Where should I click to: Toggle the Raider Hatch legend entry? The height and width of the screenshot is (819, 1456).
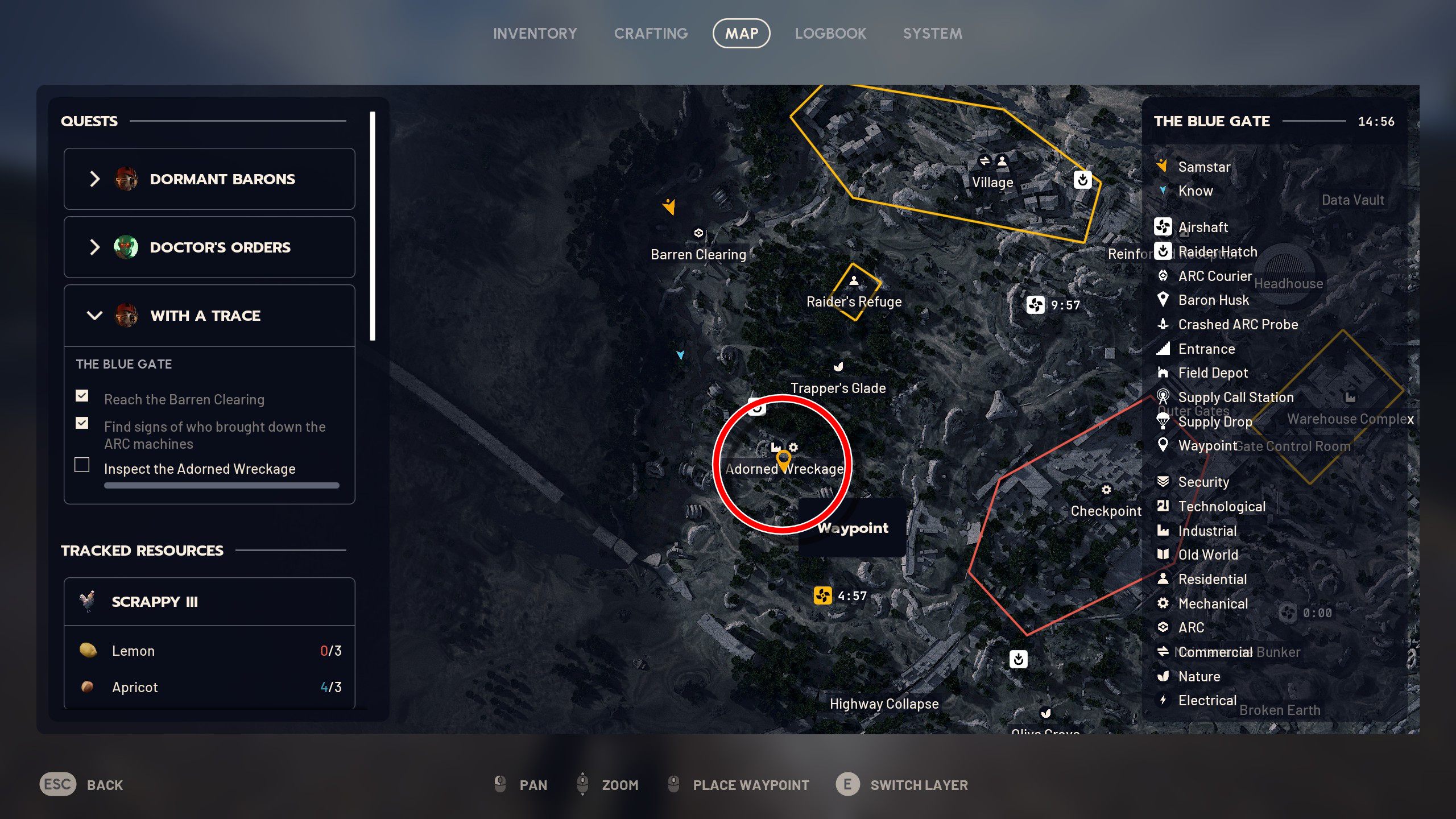point(1217,252)
